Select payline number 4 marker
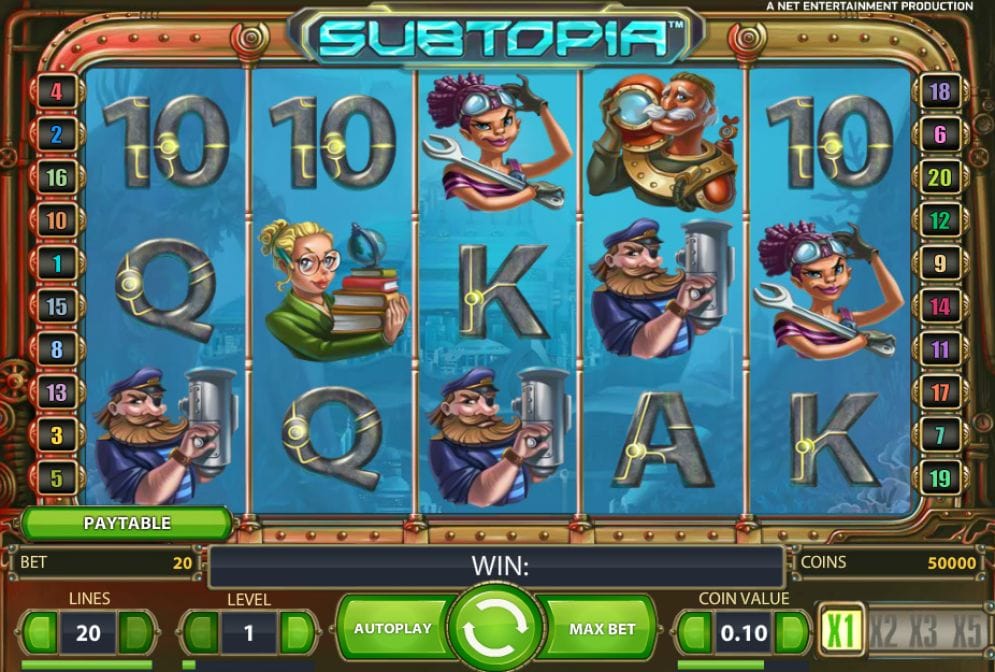The image size is (995, 672). tap(56, 92)
